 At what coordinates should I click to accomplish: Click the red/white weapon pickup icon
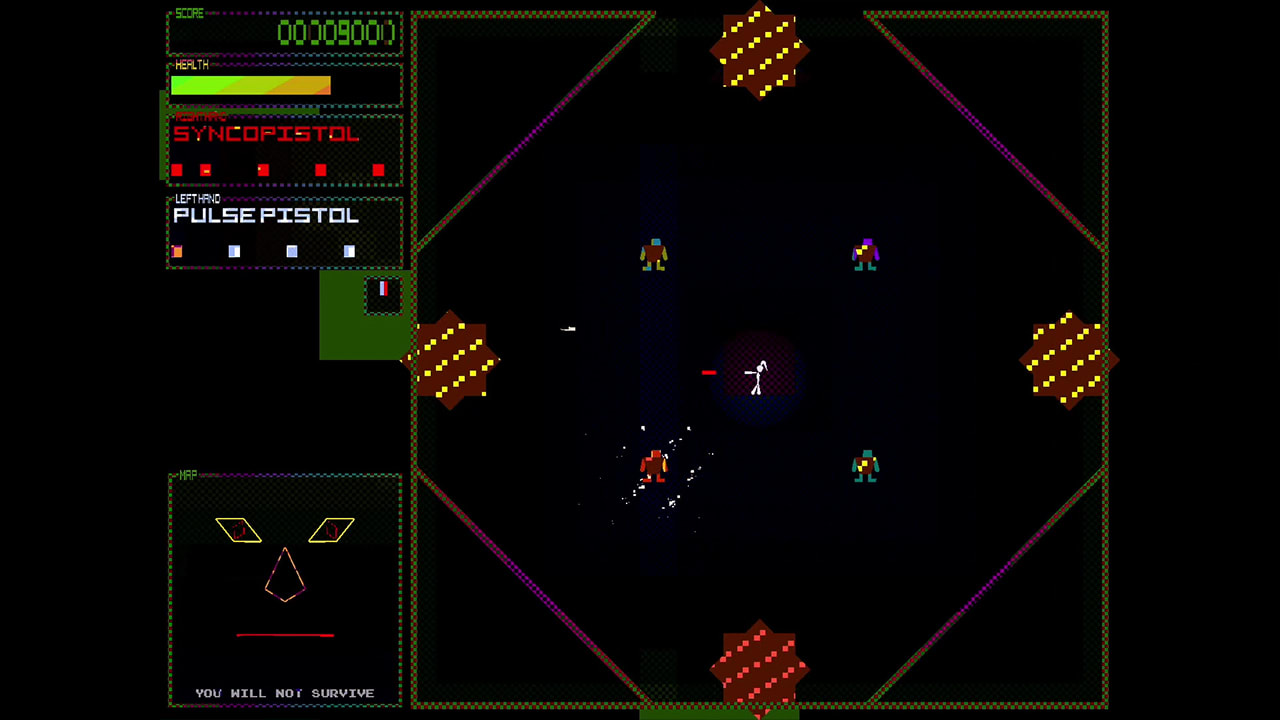tap(383, 290)
